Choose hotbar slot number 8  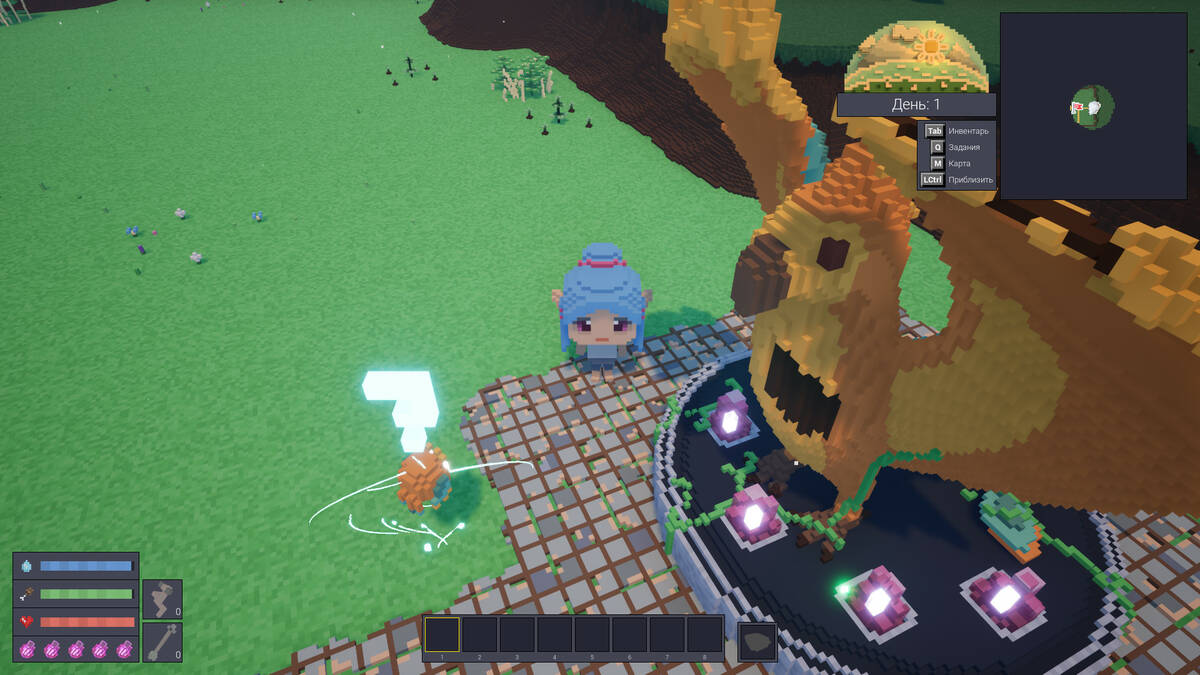click(704, 636)
